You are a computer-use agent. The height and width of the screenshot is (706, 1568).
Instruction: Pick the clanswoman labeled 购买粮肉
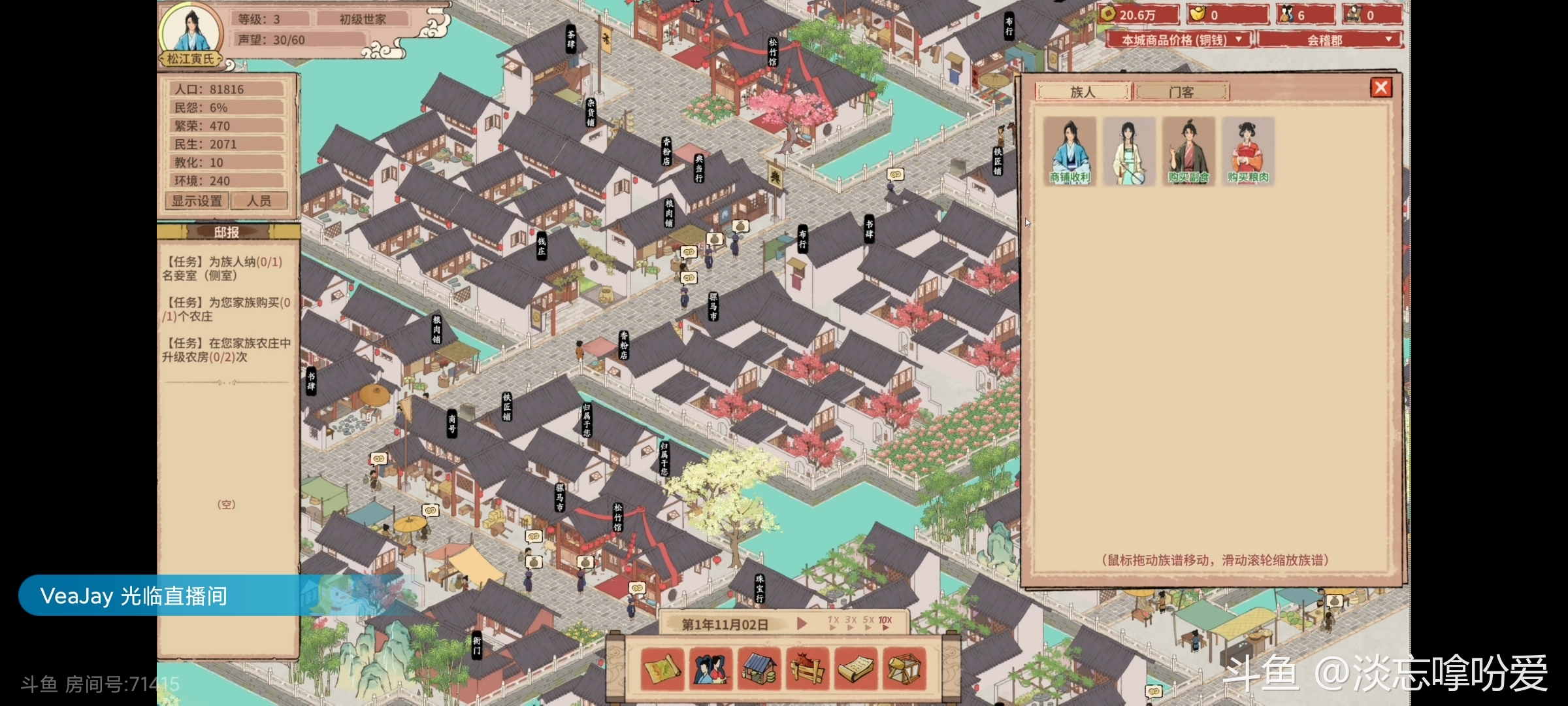[x=1248, y=151]
